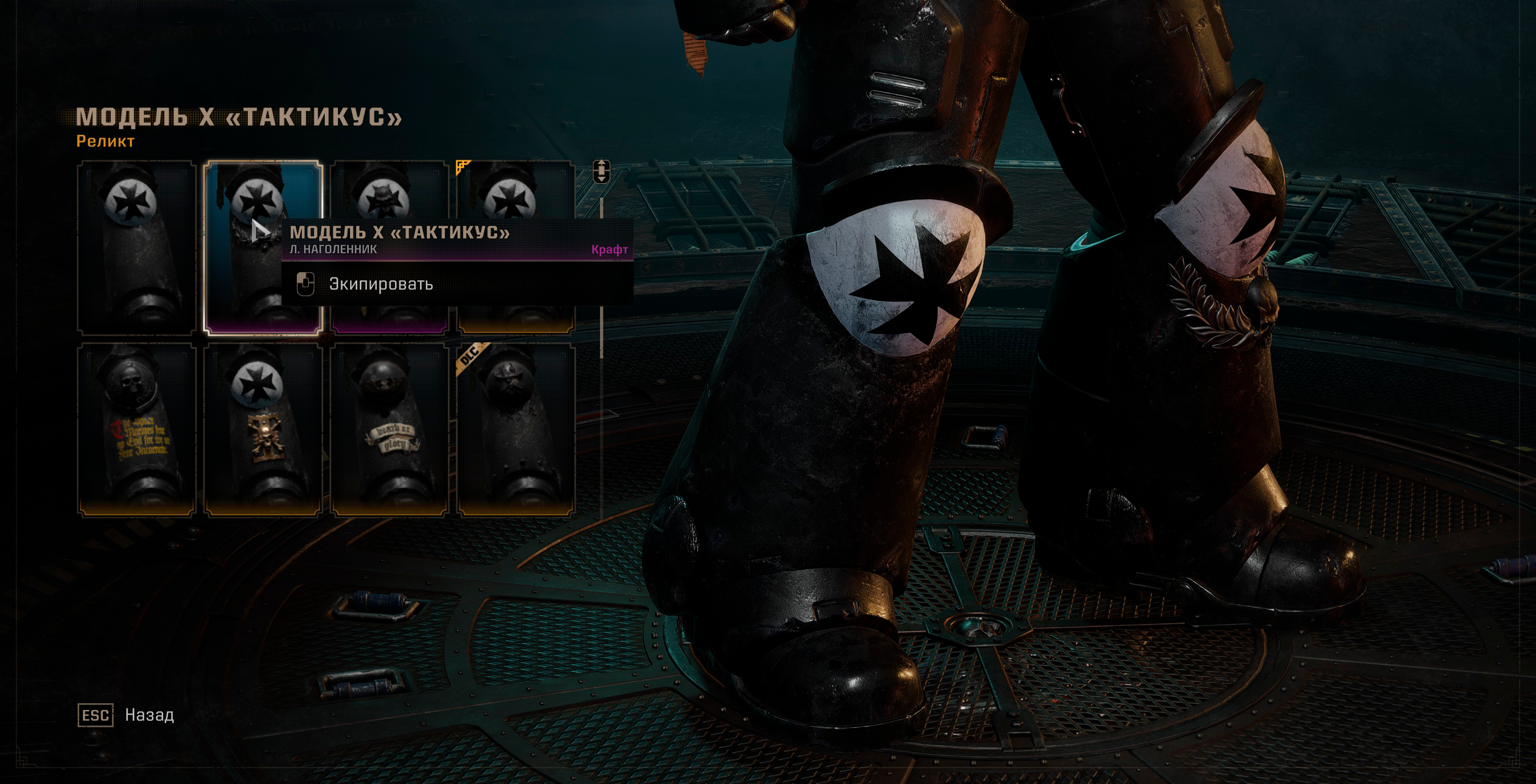This screenshot has height=784, width=1536.
Task: Select the greave with red and gold scripture text
Action: [137, 429]
